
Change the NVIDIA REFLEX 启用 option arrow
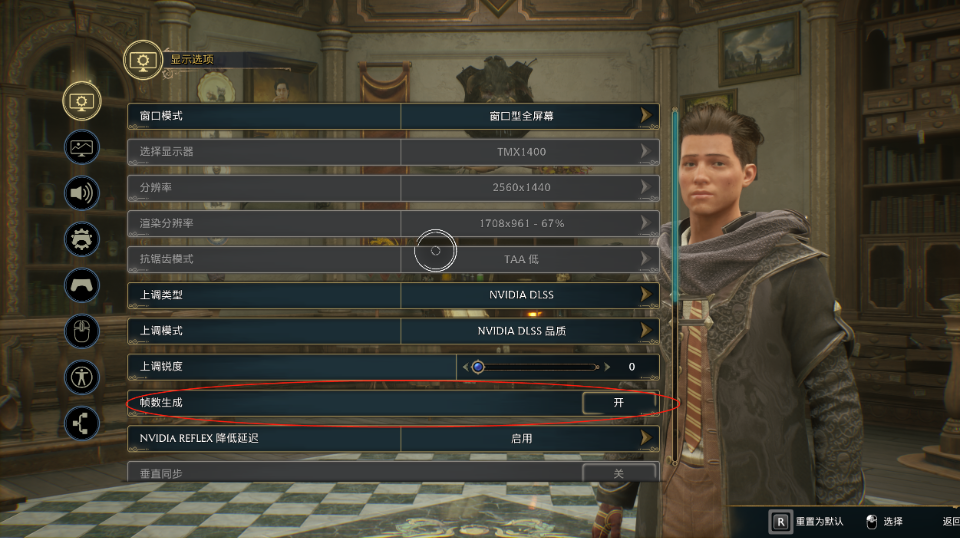[x=647, y=438]
